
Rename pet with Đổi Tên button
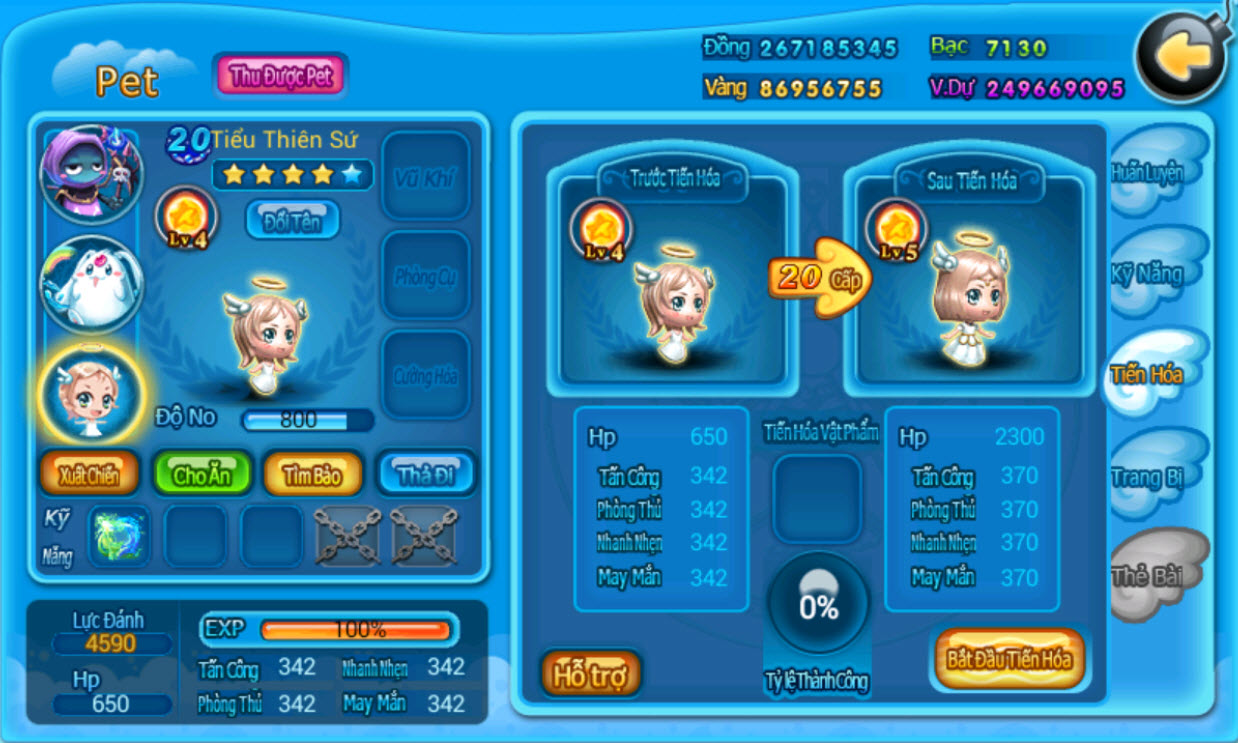point(292,220)
